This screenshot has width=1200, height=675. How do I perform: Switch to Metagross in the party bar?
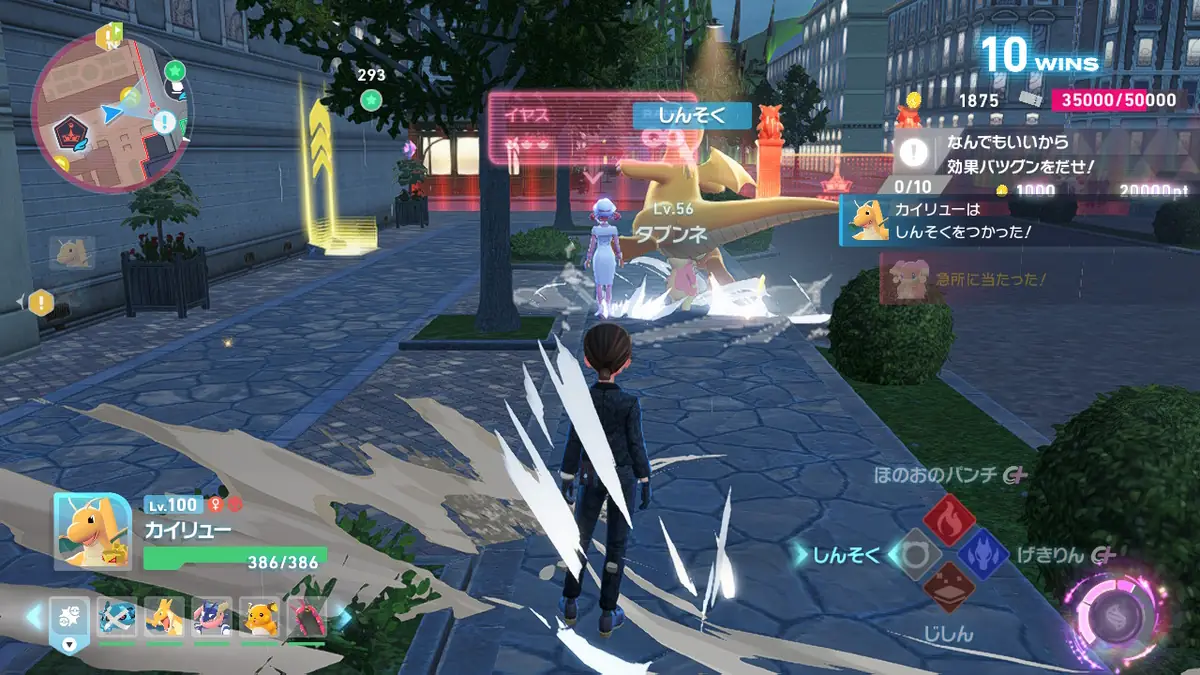[117, 616]
